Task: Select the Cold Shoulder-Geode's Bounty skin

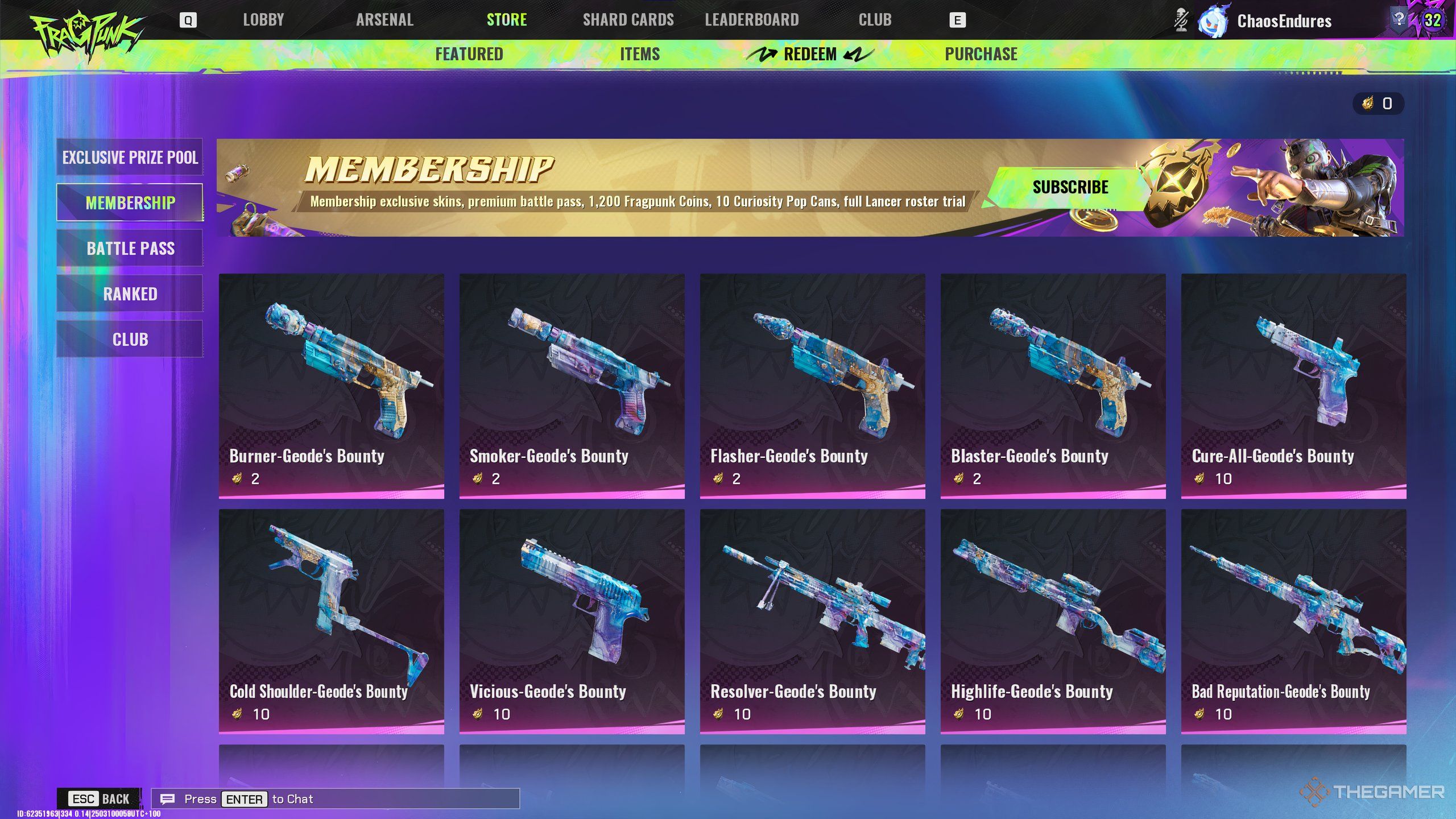Action: 331,621
